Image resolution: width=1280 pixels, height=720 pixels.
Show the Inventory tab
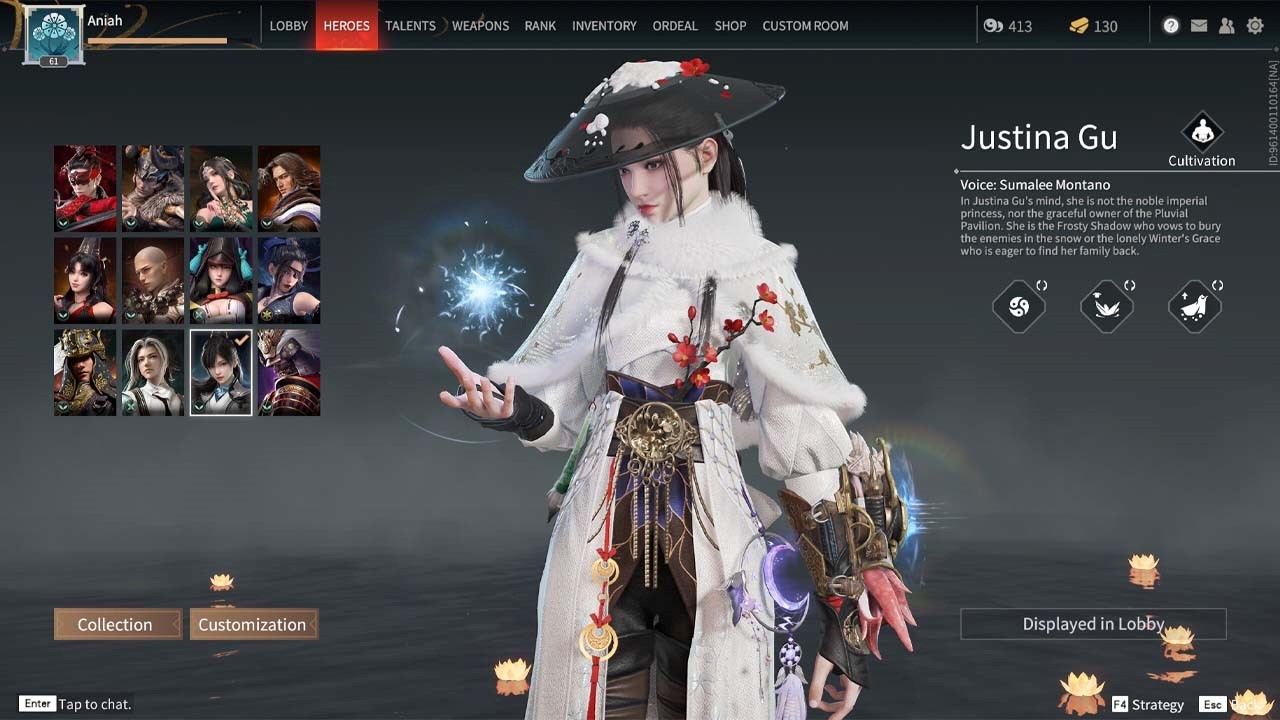point(604,26)
